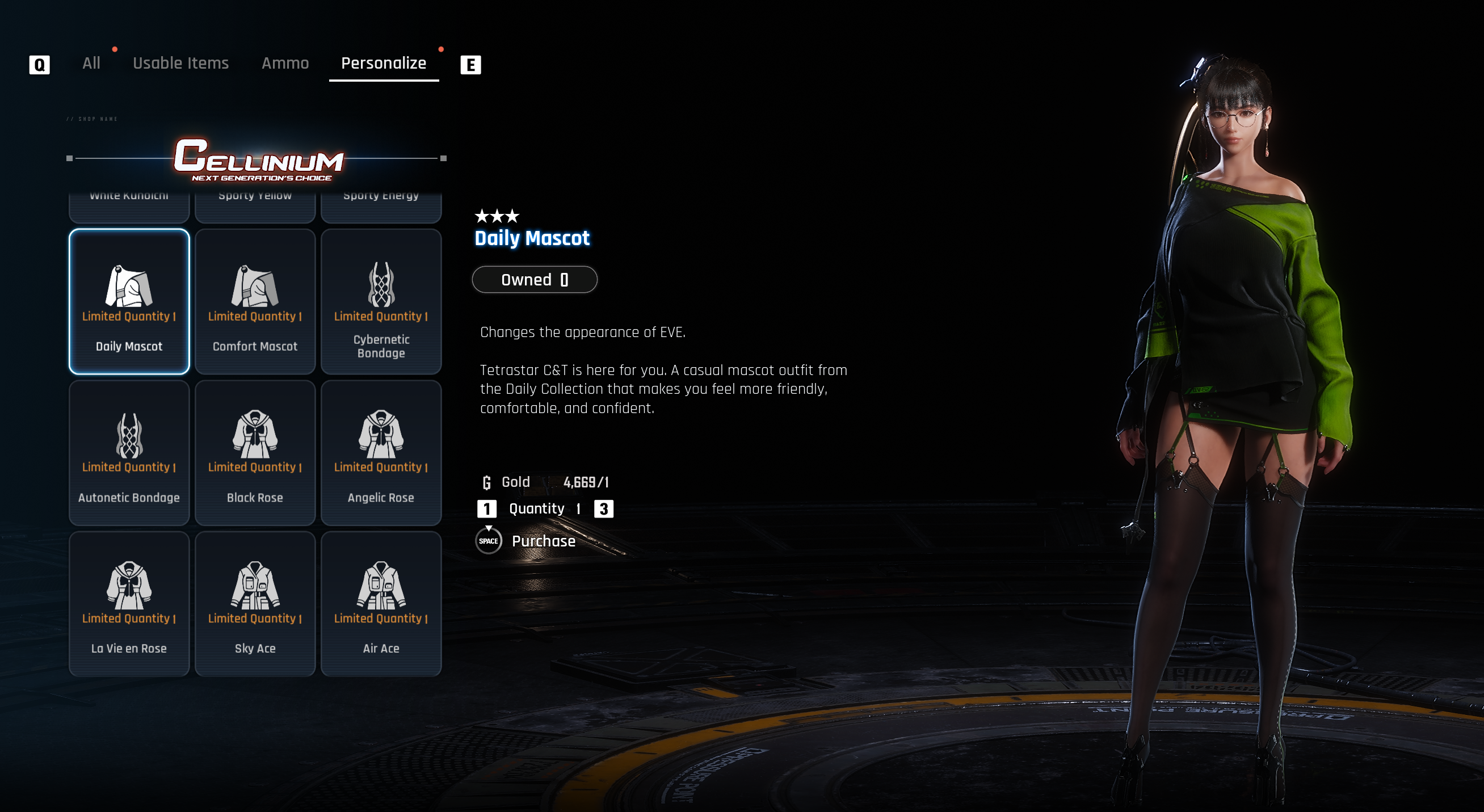Choose the Black Rose outfit

tap(255, 453)
